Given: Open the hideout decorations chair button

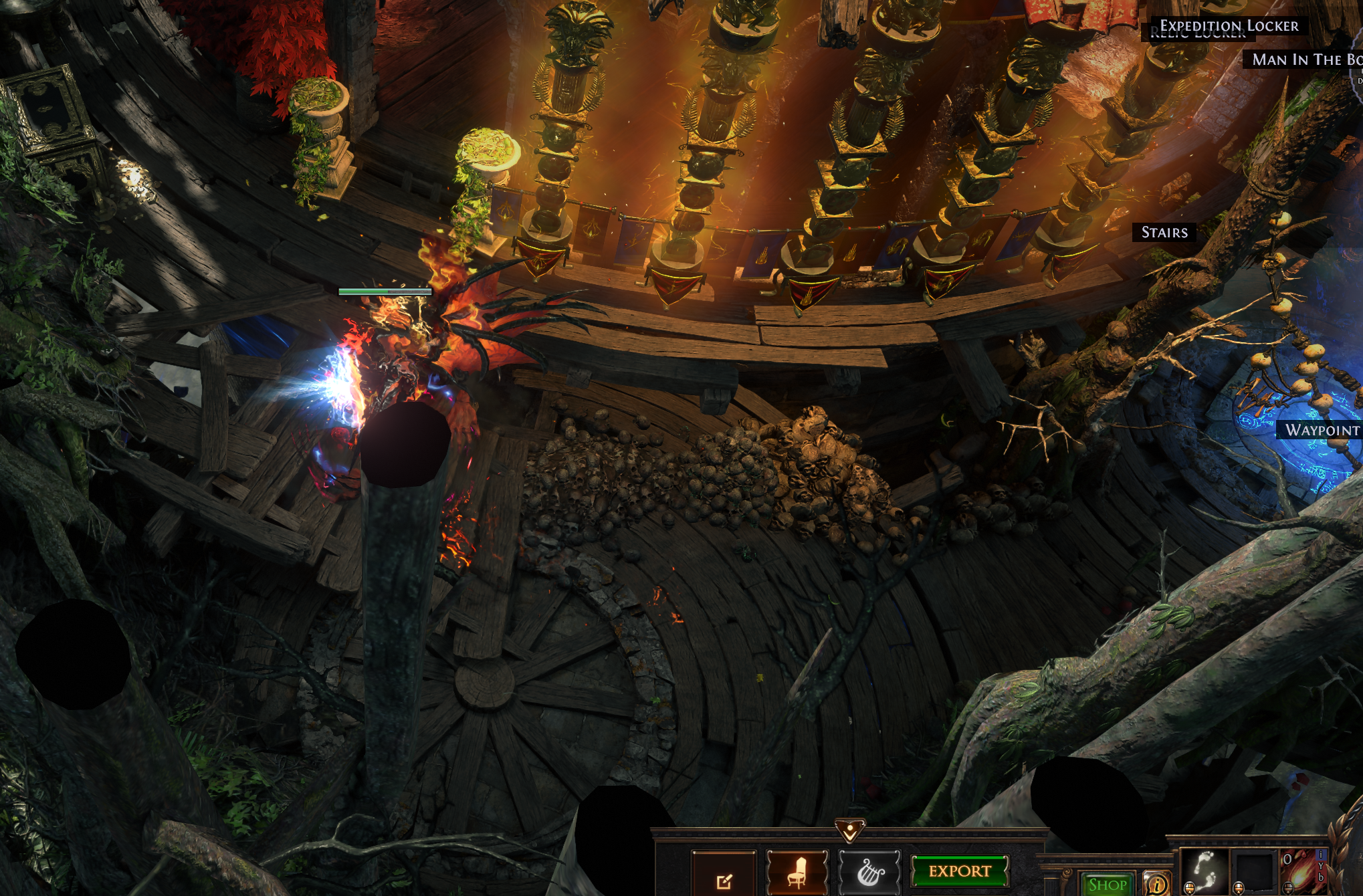Looking at the screenshot, I should pos(797,872).
